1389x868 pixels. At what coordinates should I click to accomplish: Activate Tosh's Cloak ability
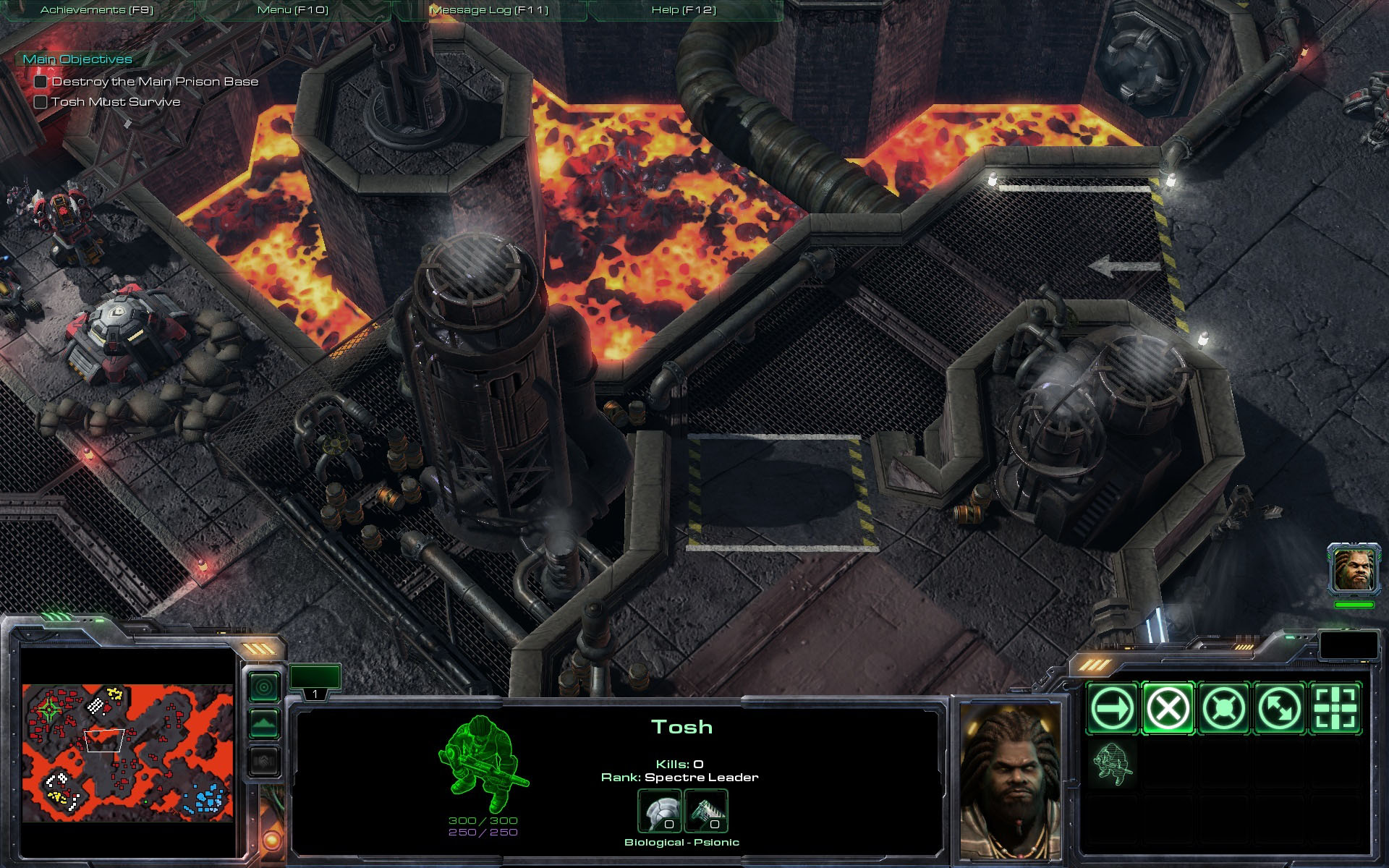pos(1112,764)
